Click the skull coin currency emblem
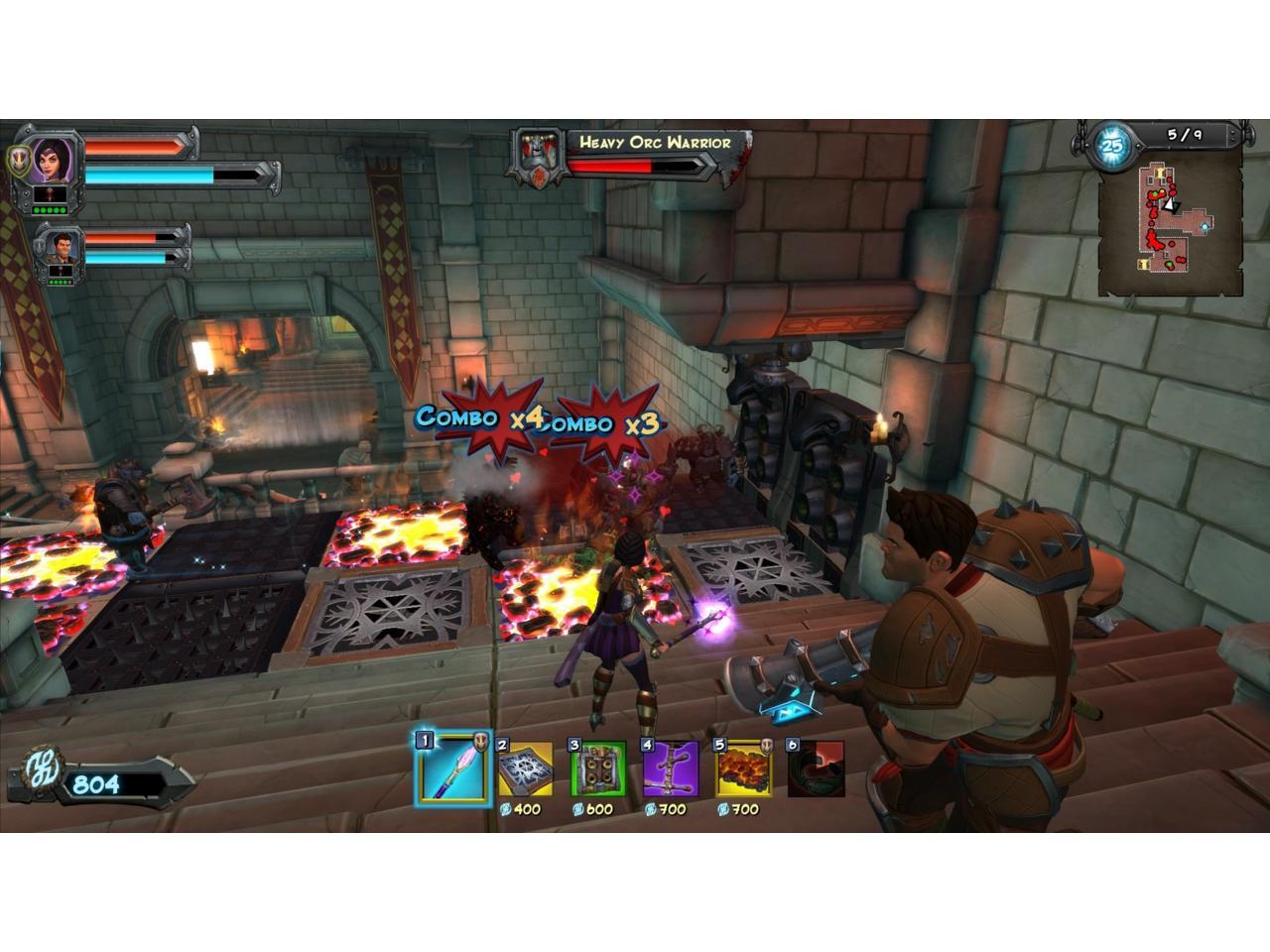 [45, 770]
